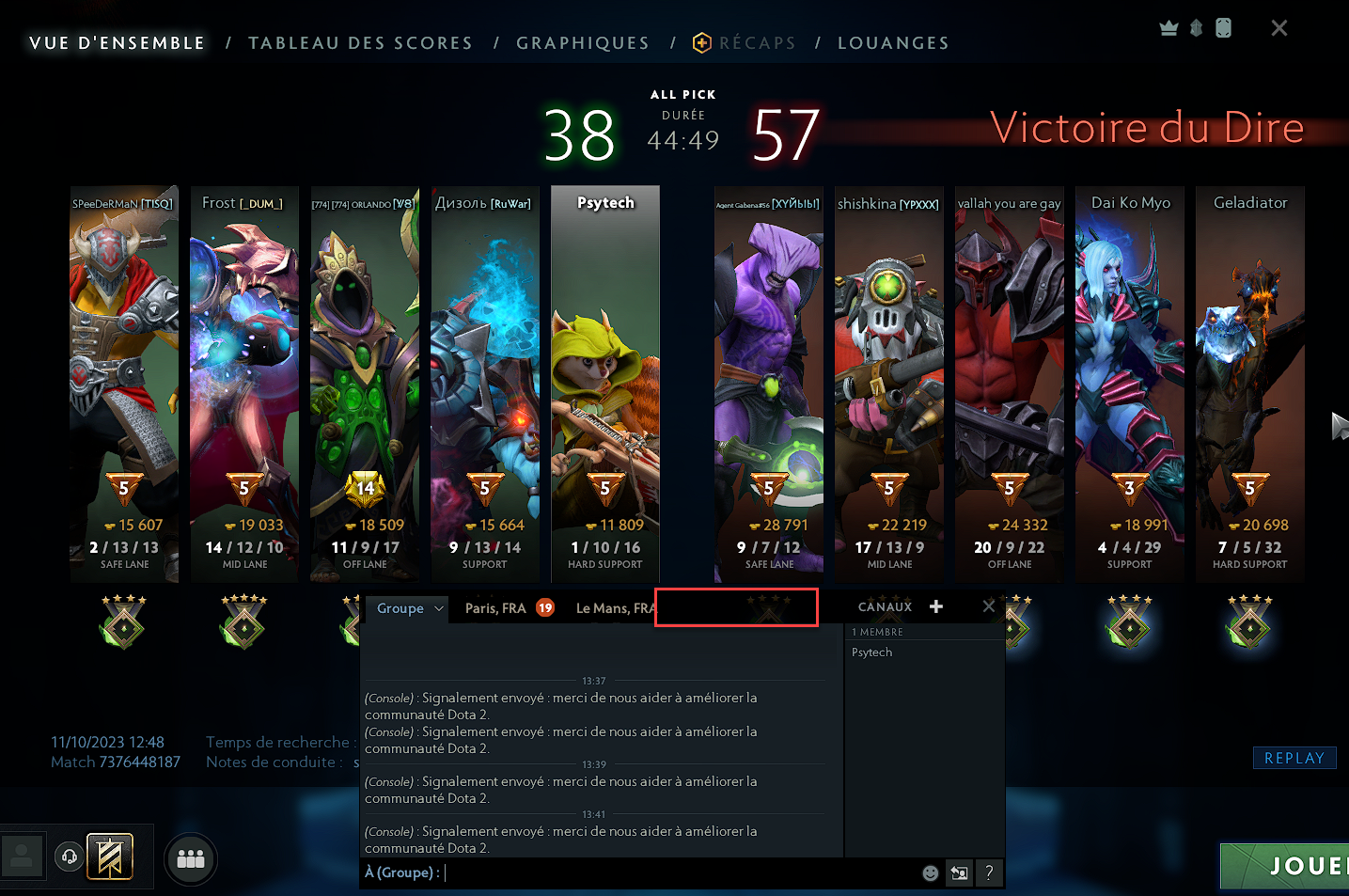The image size is (1349, 896).
Task: Switch to the TABLEAU DES SCORES tab
Action: [360, 42]
